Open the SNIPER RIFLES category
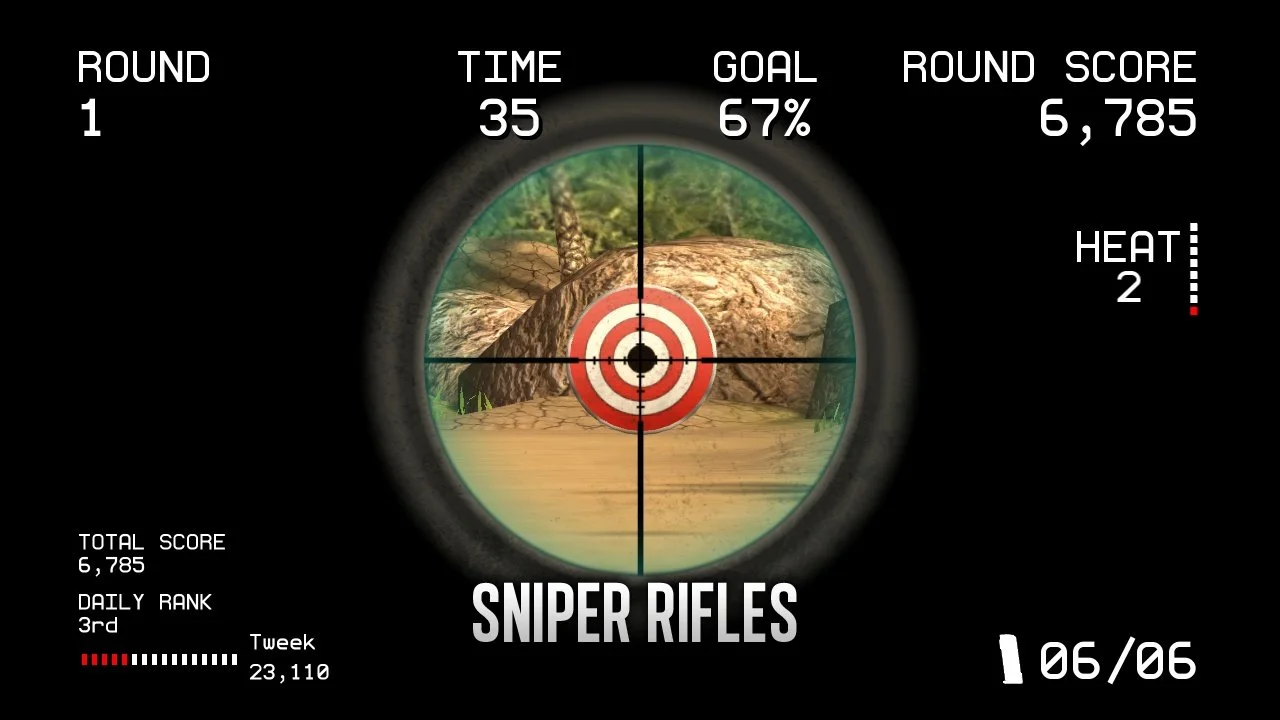Image resolution: width=1280 pixels, height=720 pixels. click(634, 610)
